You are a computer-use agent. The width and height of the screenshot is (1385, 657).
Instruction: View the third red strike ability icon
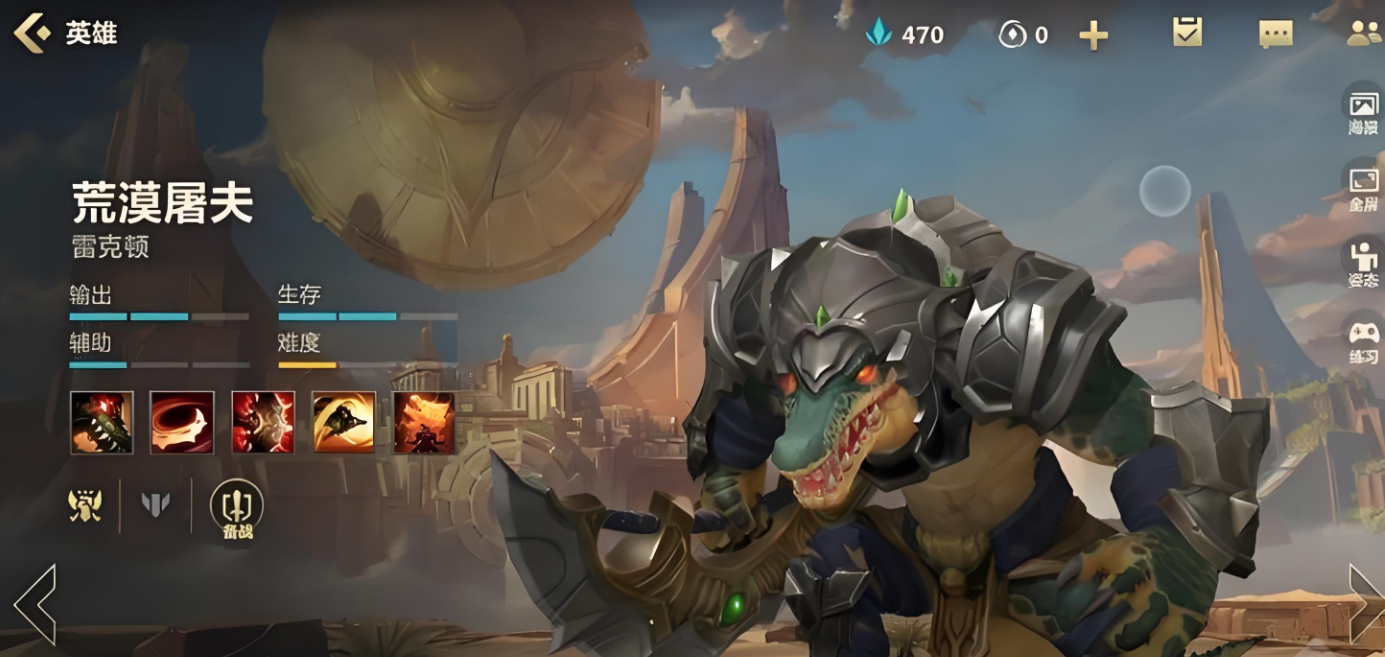point(263,422)
